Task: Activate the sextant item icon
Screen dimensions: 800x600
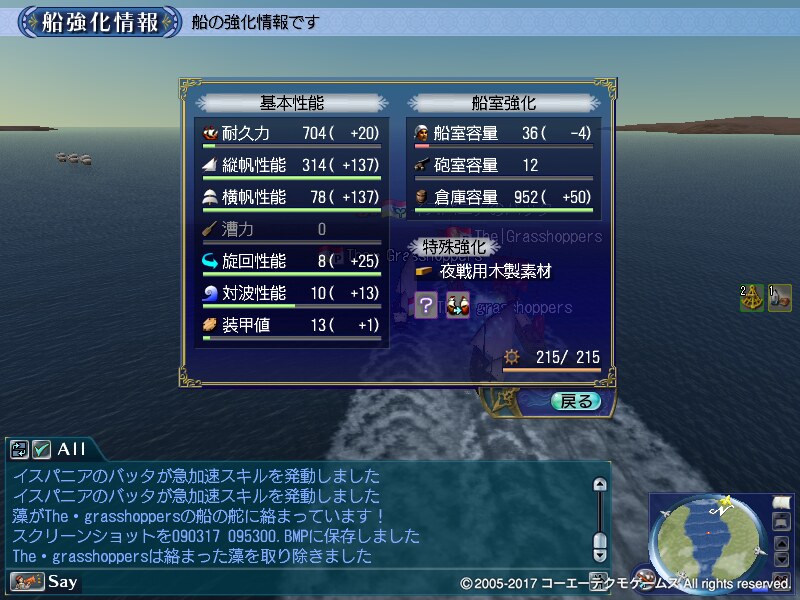Action: pyautogui.click(x=752, y=298)
